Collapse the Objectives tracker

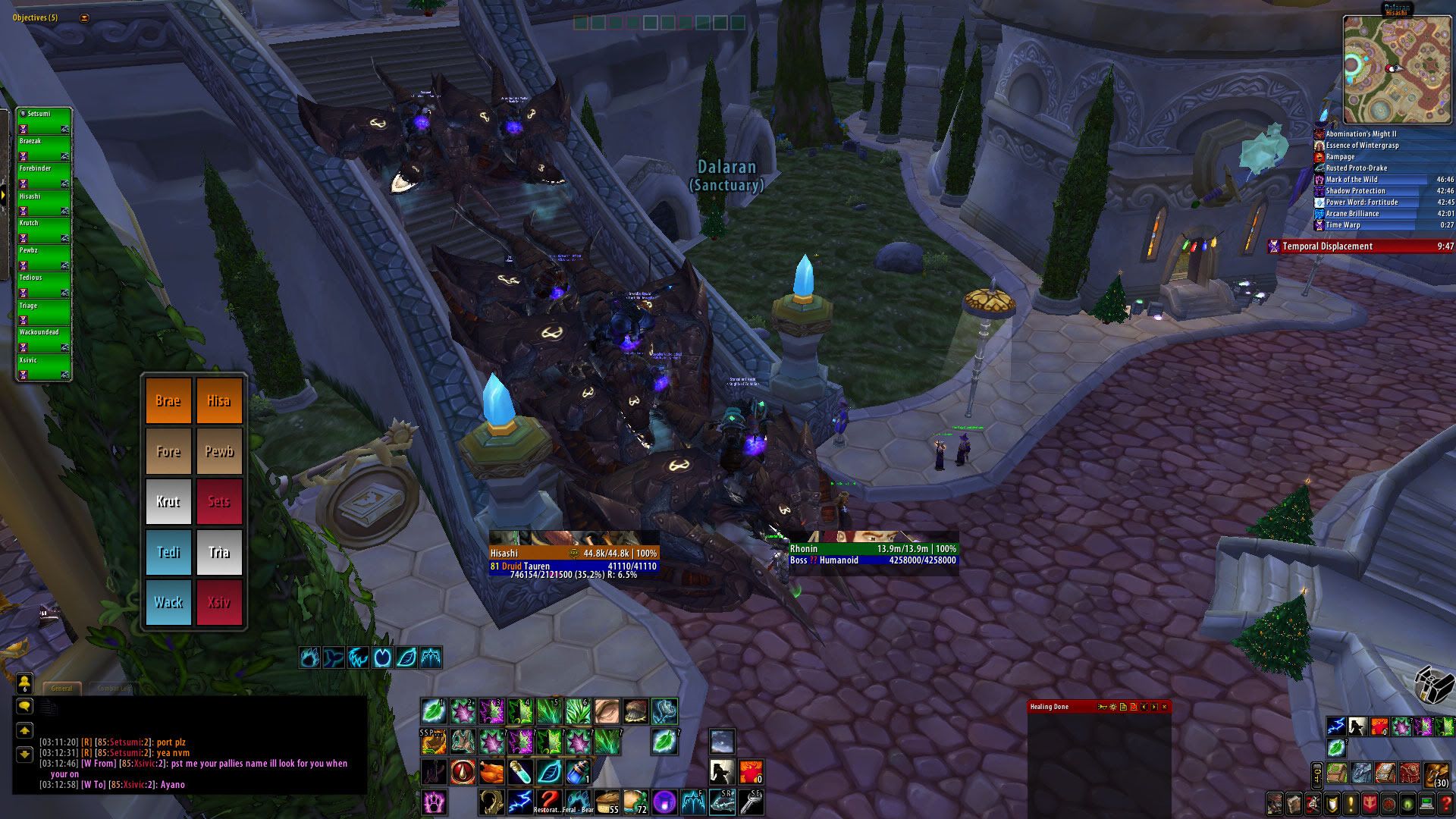coord(84,17)
